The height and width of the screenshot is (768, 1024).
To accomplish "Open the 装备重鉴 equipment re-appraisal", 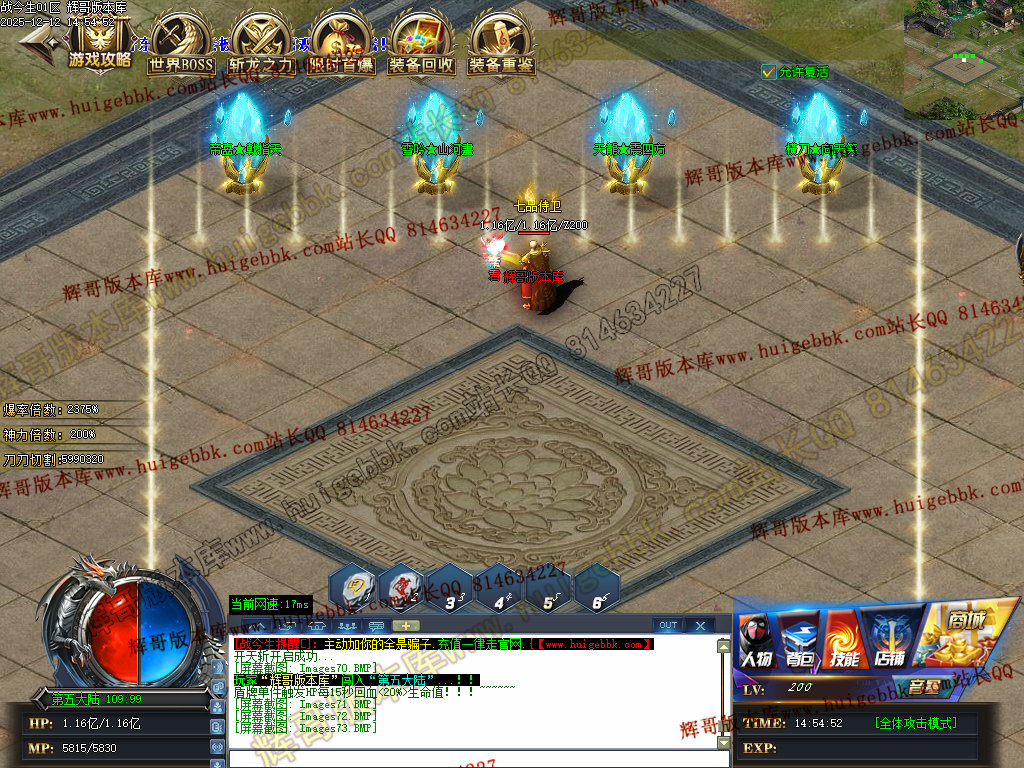I will click(x=501, y=44).
